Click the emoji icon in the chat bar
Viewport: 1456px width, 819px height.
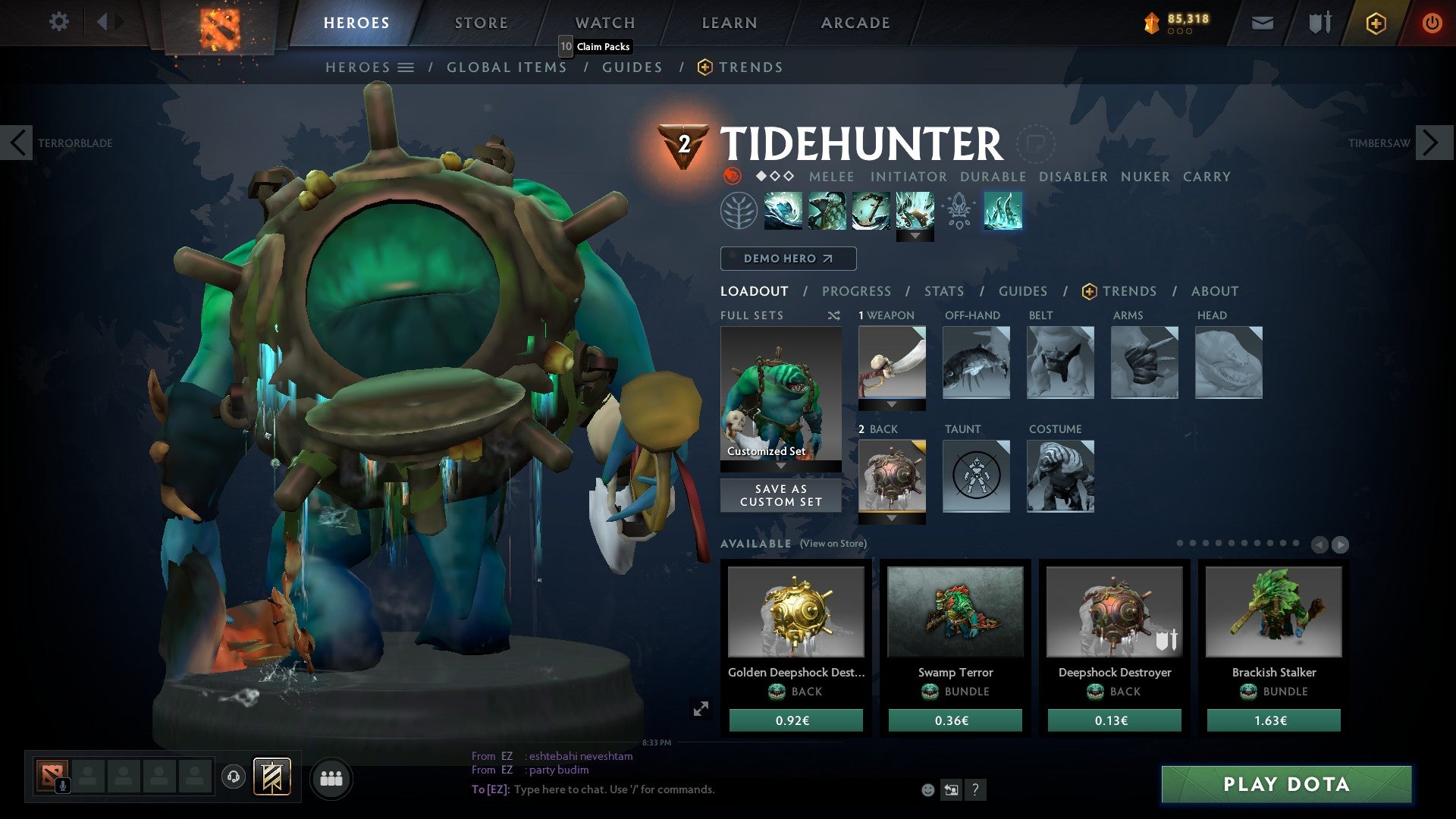point(927,790)
